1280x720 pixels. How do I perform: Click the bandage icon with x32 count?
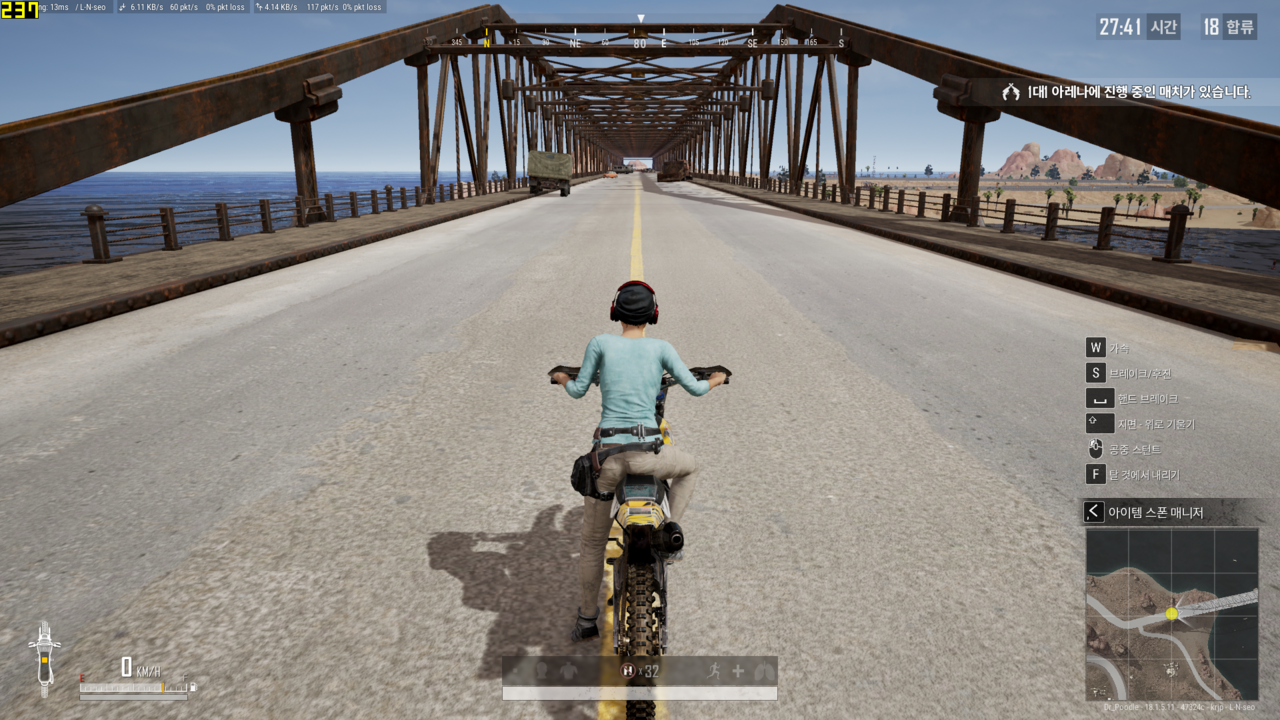(x=629, y=671)
